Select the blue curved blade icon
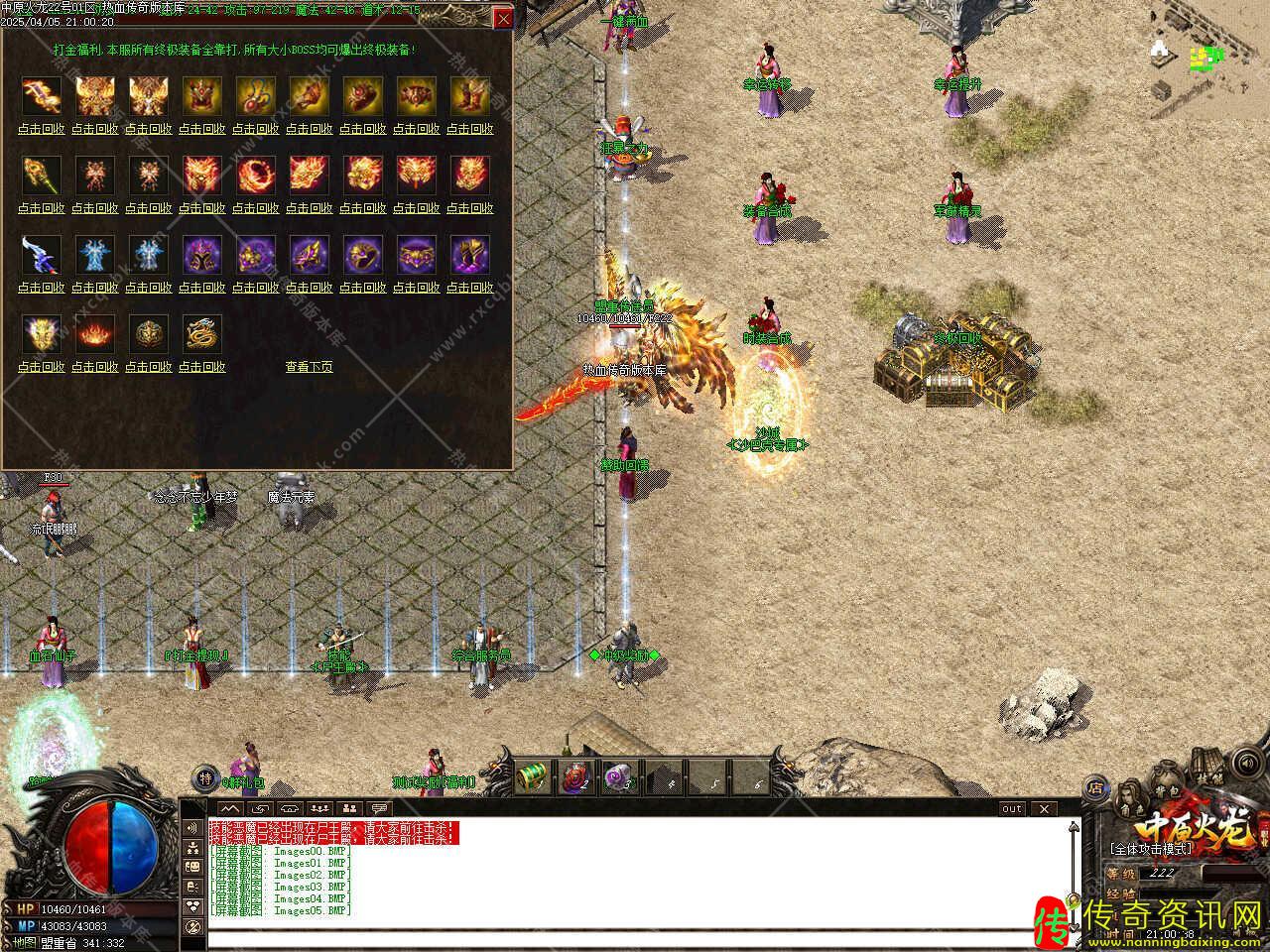This screenshot has width=1270, height=952. point(41,254)
